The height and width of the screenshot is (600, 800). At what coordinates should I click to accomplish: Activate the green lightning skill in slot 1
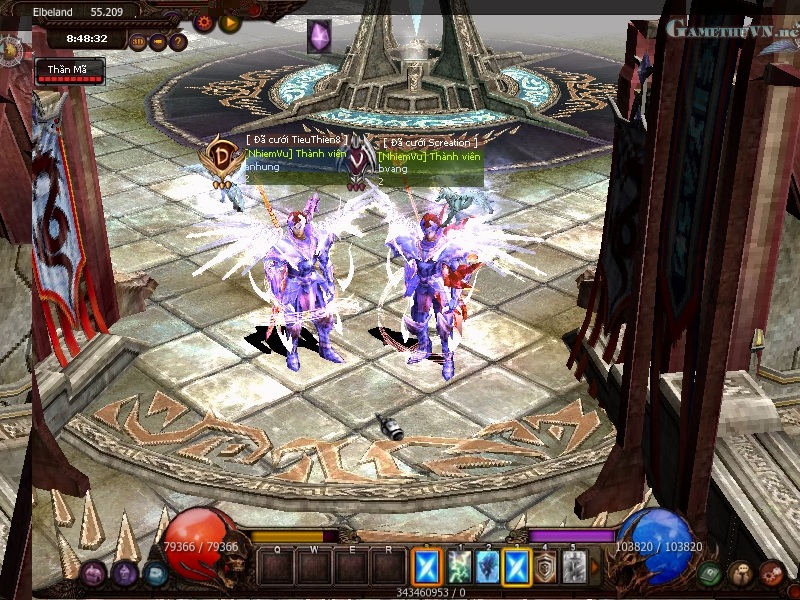click(x=459, y=567)
